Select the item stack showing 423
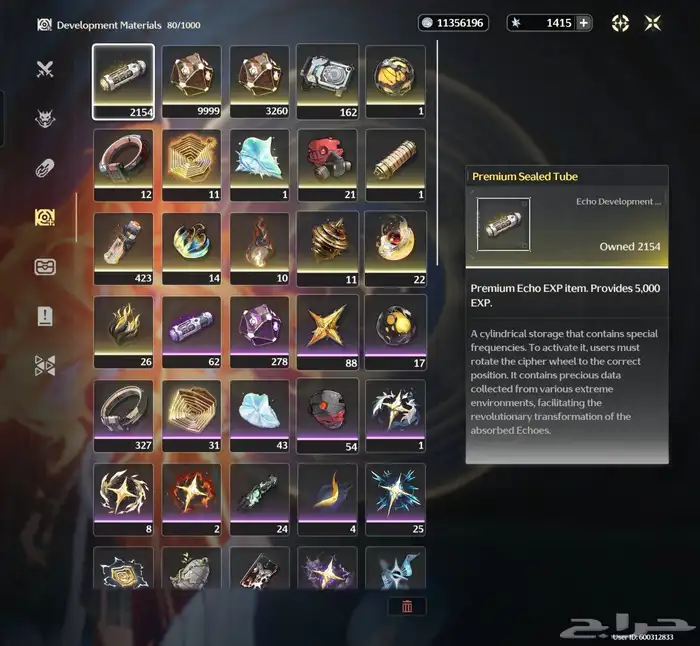The width and height of the screenshot is (700, 646). pos(123,247)
